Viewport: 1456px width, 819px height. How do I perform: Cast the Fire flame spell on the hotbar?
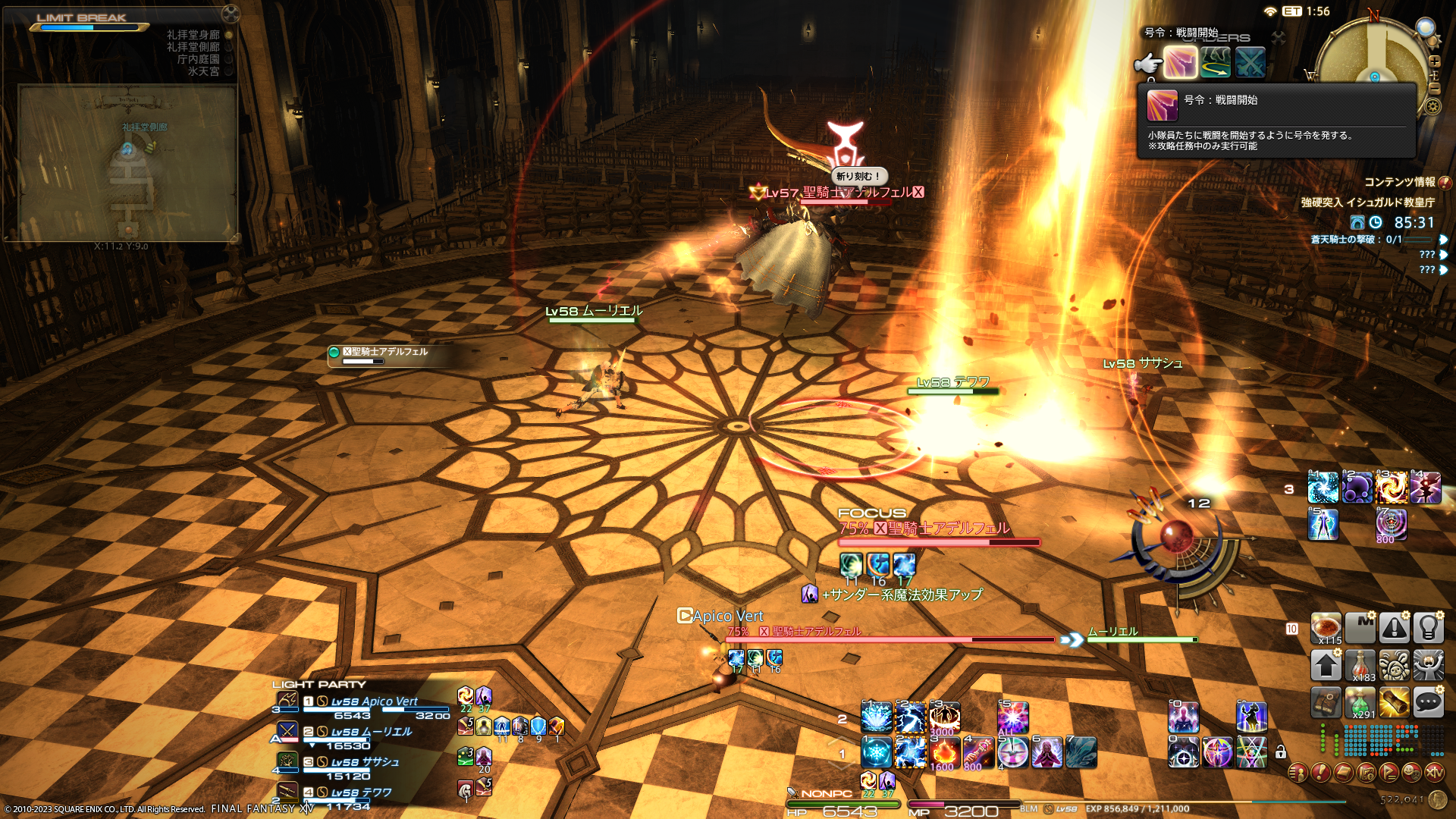coord(944,752)
